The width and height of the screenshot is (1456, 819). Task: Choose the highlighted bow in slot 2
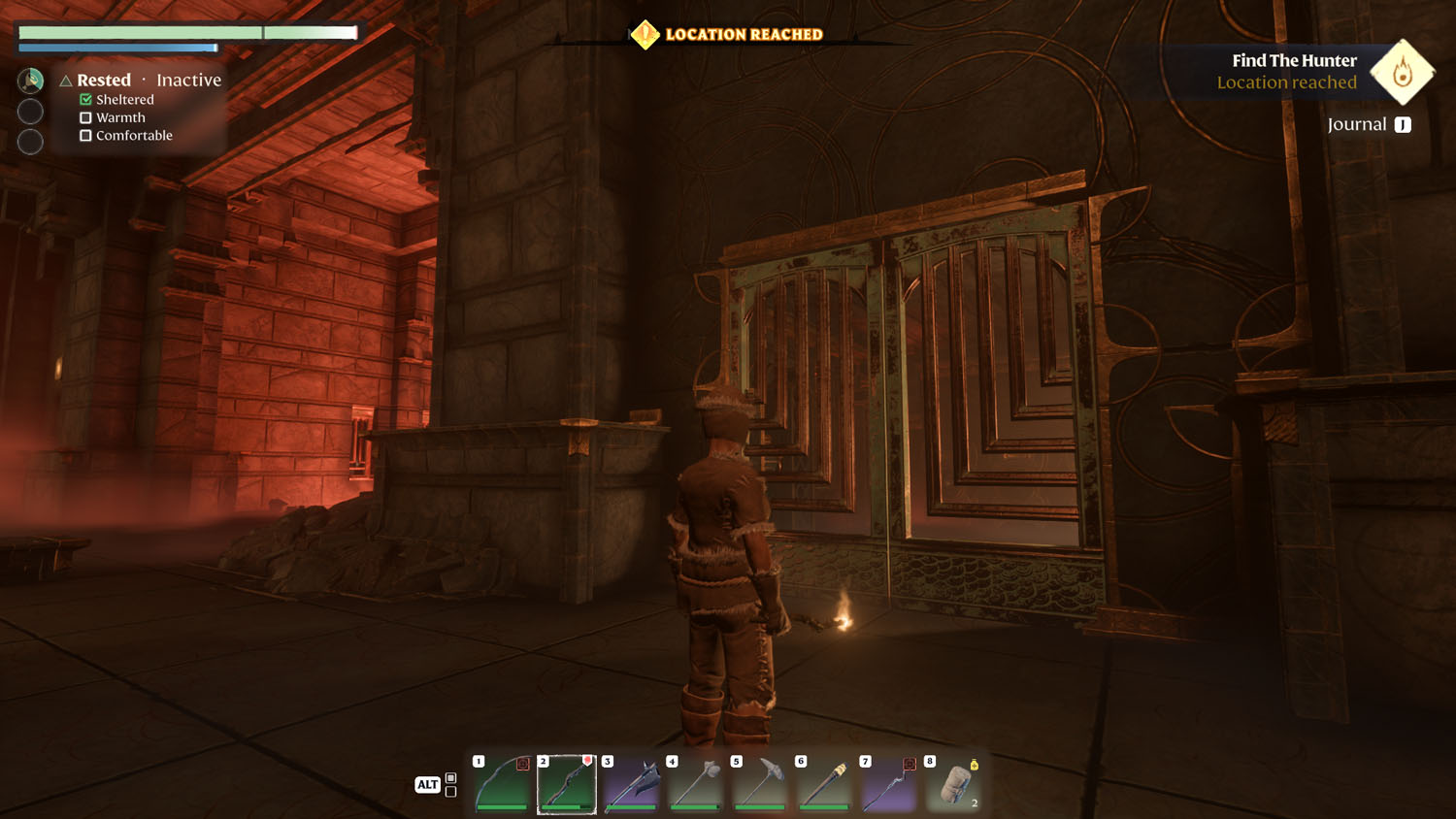click(567, 782)
